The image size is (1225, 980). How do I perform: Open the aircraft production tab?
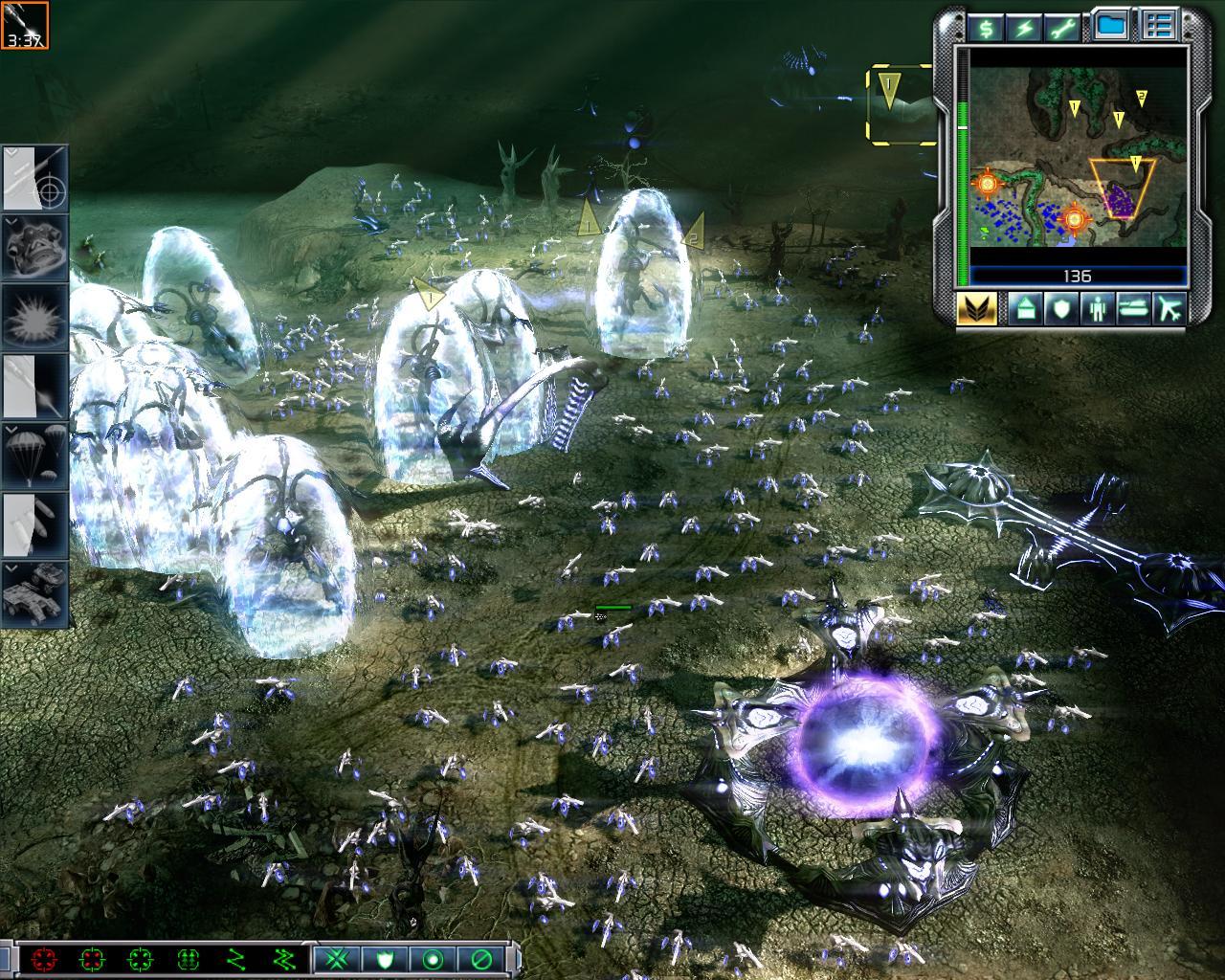pos(1168,308)
